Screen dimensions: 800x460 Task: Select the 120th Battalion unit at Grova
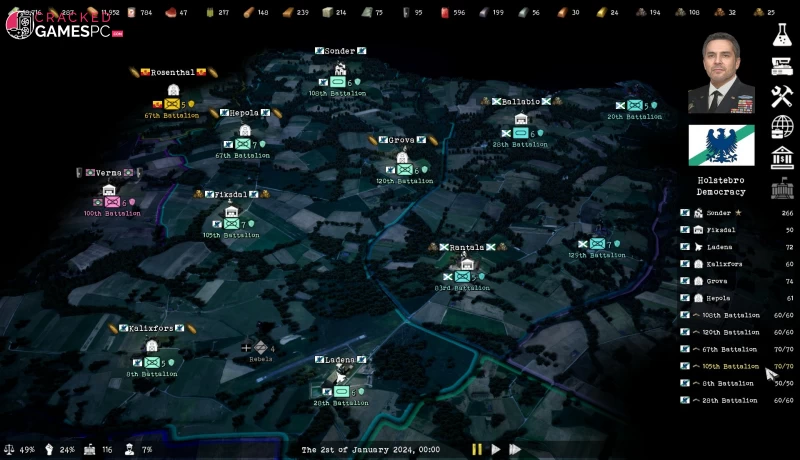coord(405,170)
